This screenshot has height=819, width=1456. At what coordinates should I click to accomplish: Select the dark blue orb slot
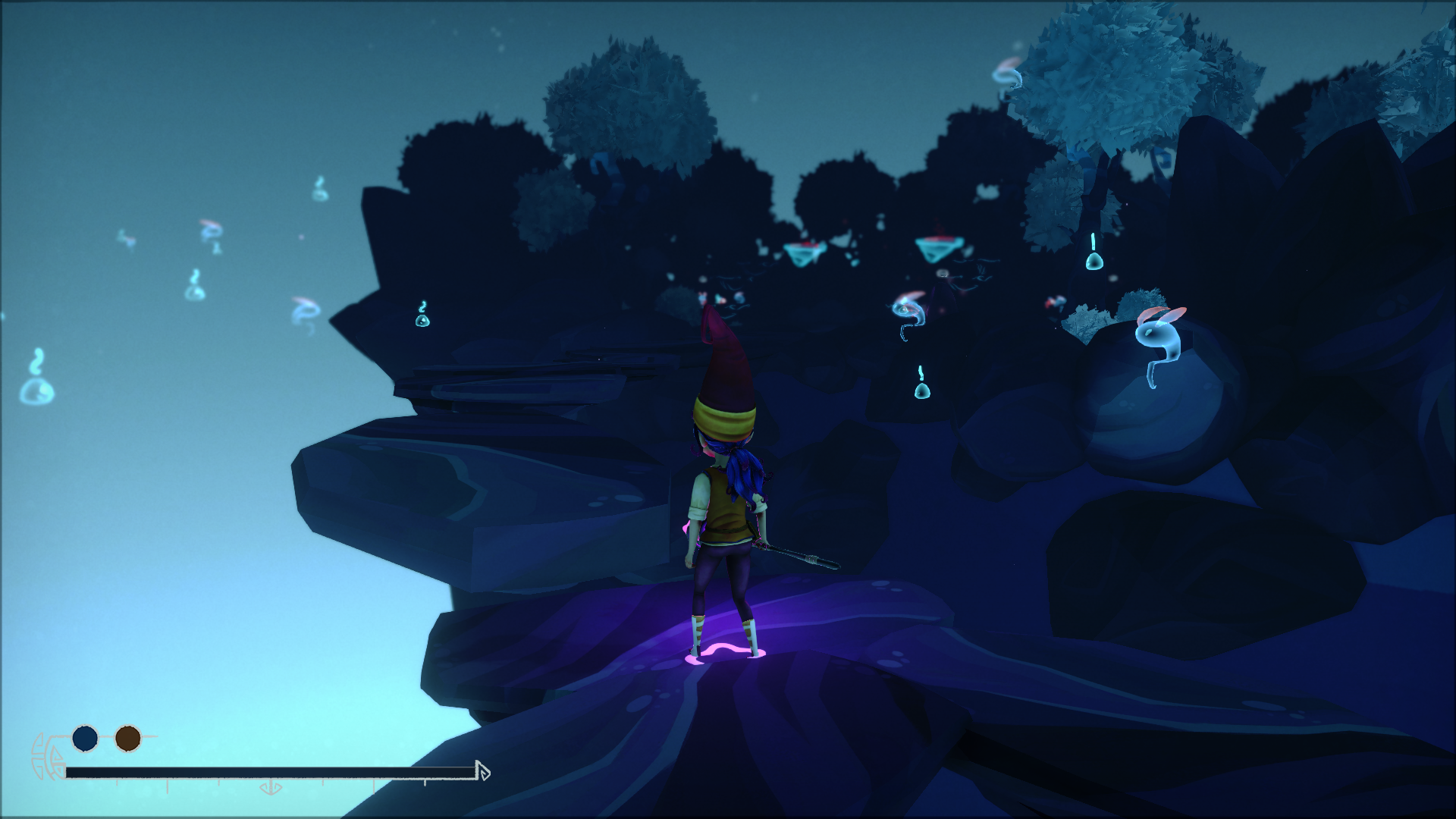pos(85,738)
